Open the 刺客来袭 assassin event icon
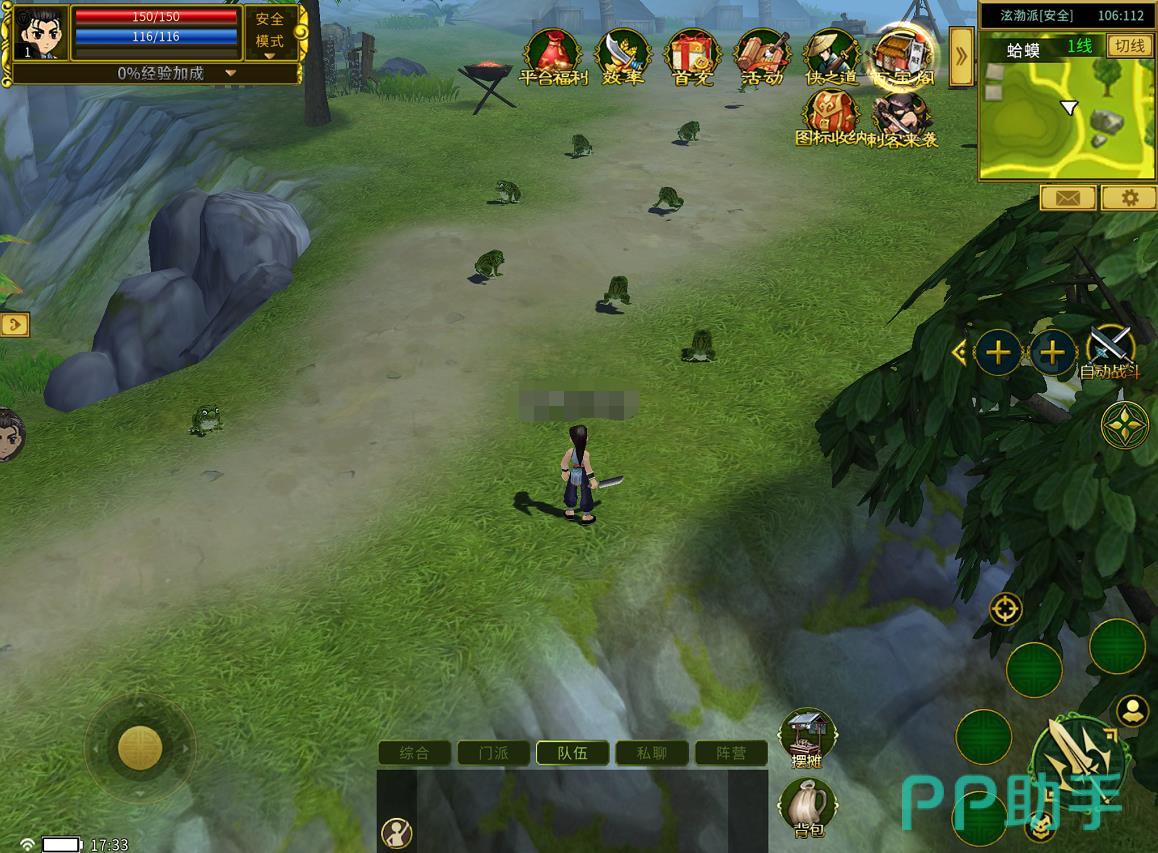This screenshot has height=853, width=1158. 903,120
